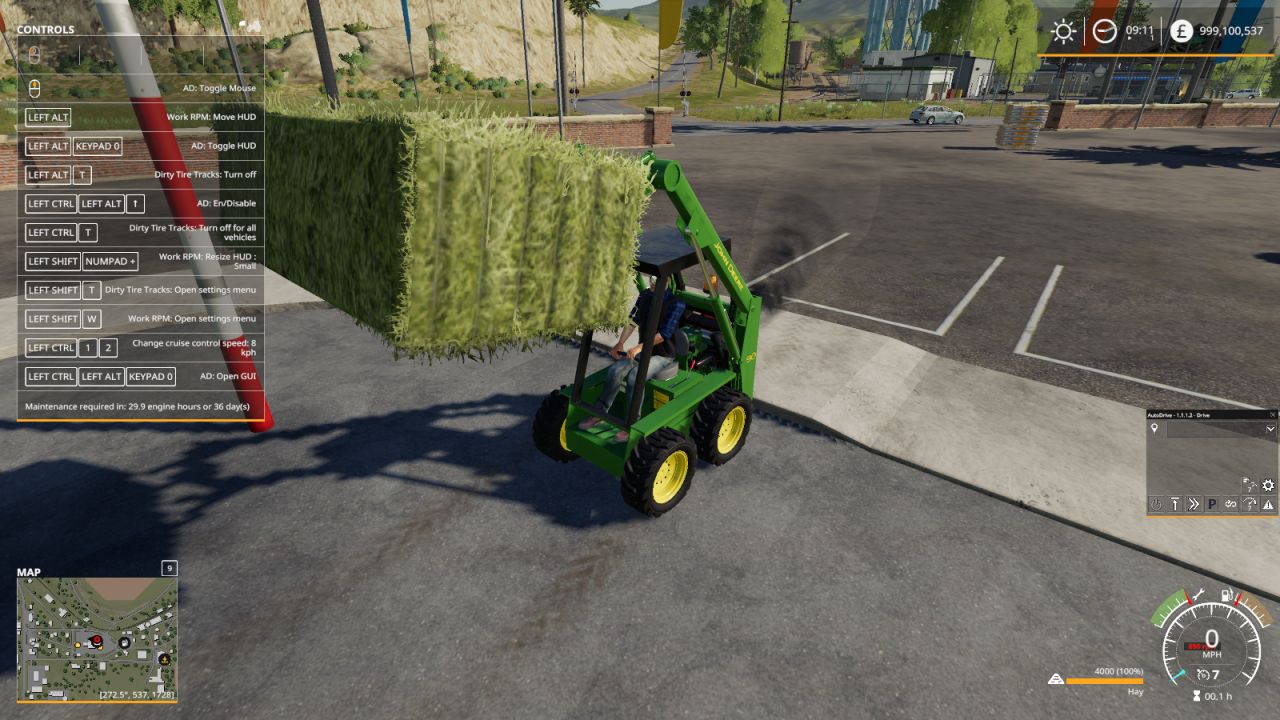The width and height of the screenshot is (1280, 720).
Task: Toggle the AutoDrive power button
Action: 1156,503
